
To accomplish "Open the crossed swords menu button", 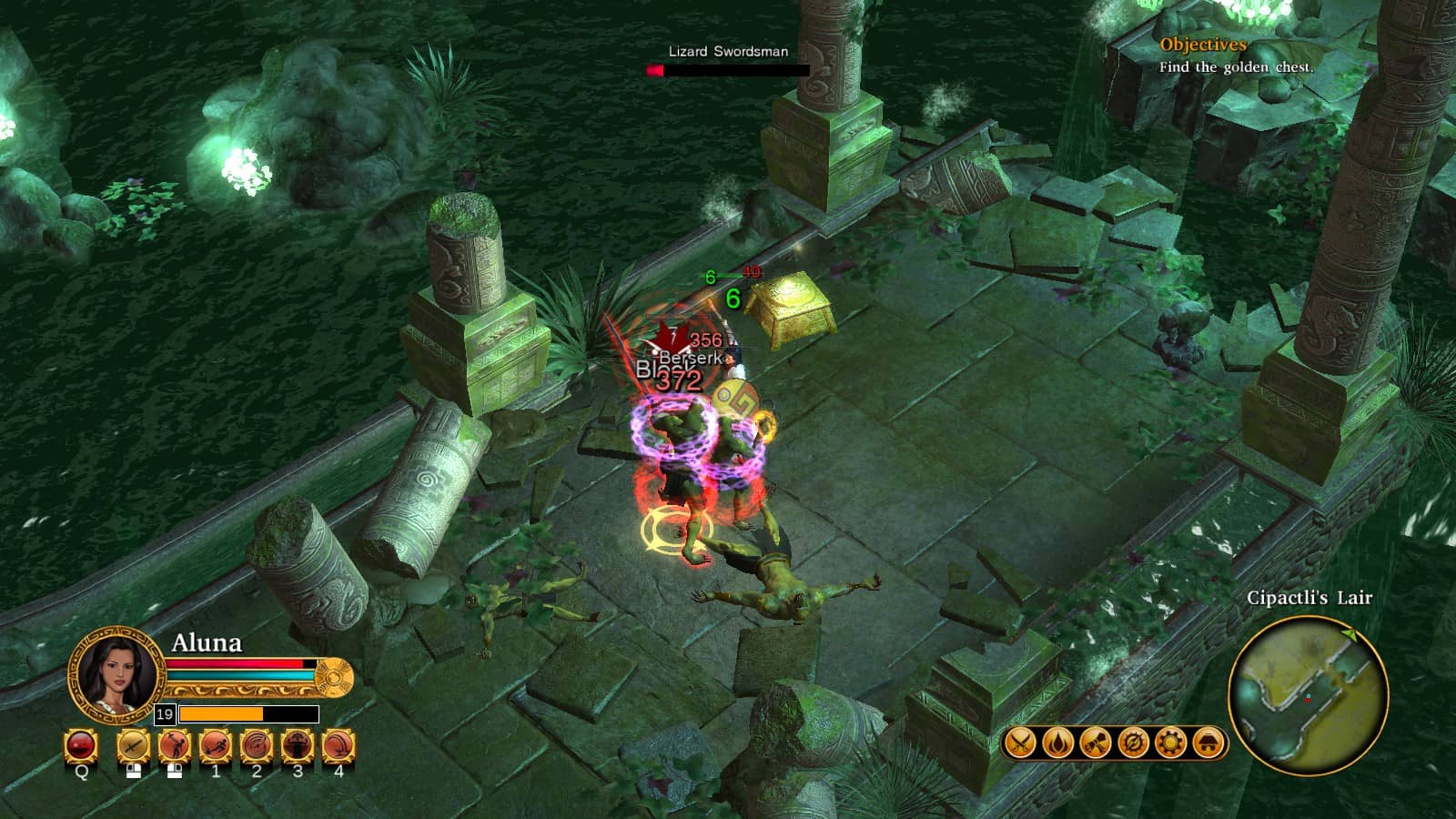I will pos(1020,743).
